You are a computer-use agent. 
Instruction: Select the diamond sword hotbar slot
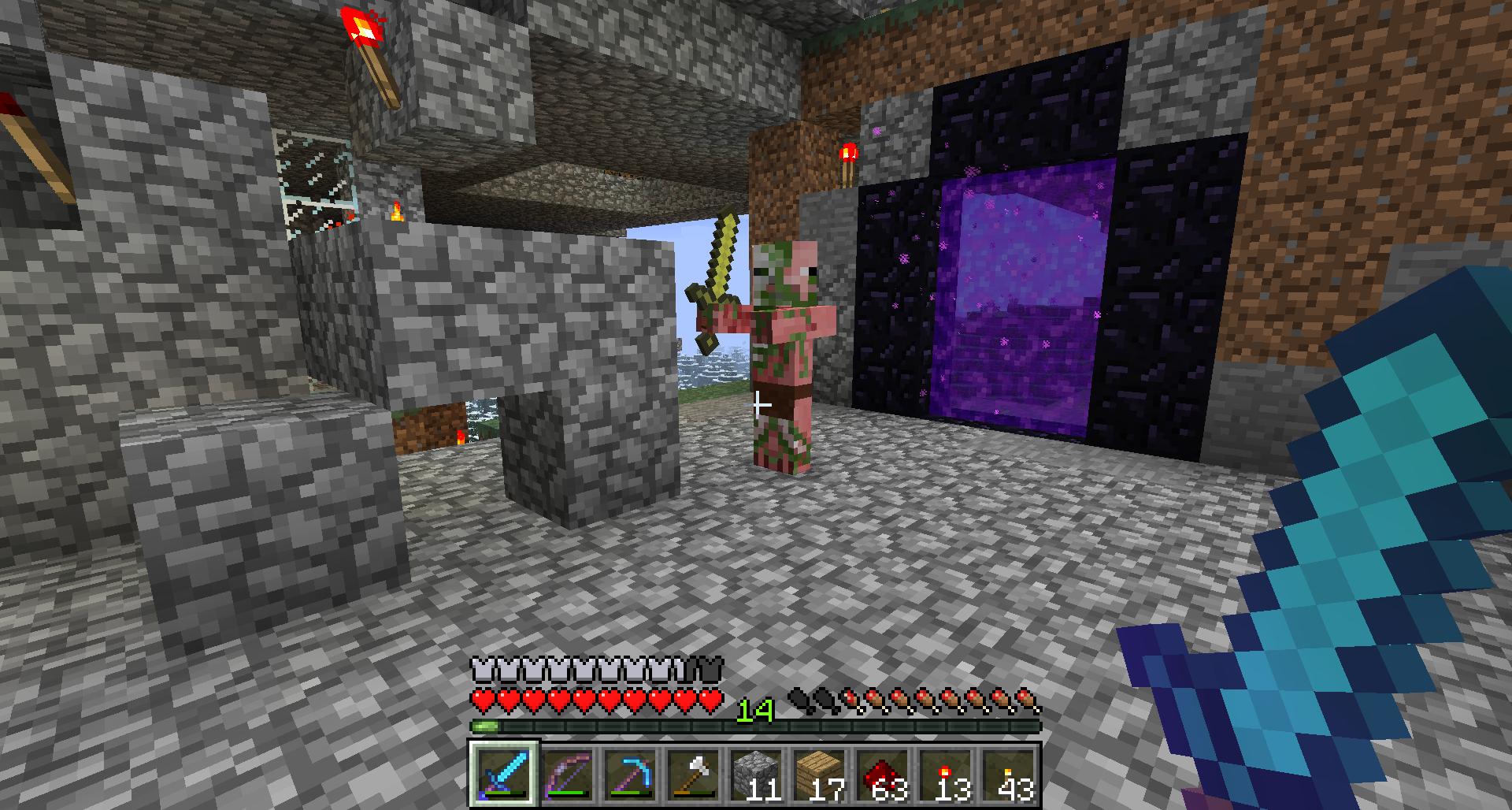504,774
